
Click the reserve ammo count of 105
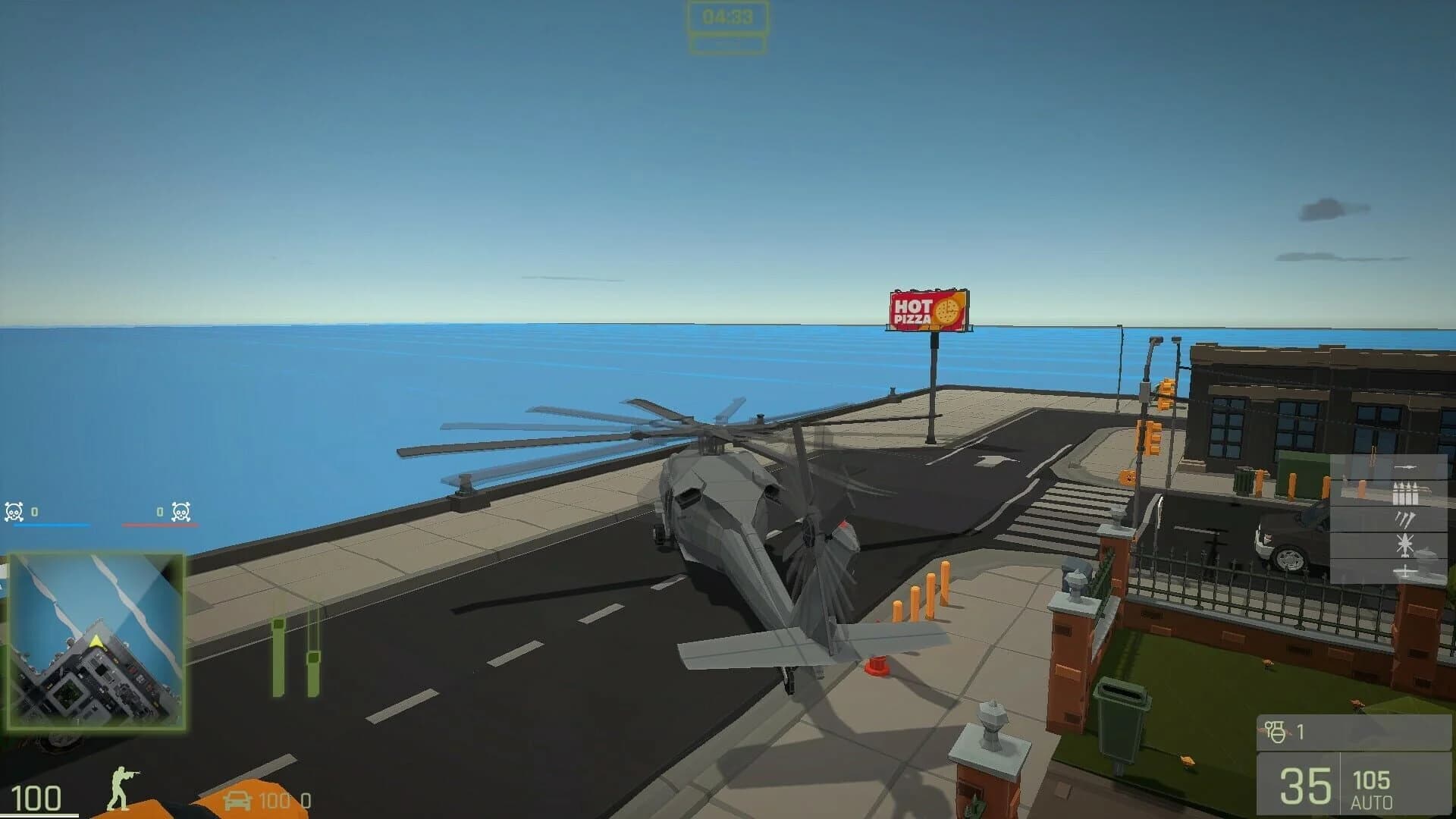tap(1373, 780)
